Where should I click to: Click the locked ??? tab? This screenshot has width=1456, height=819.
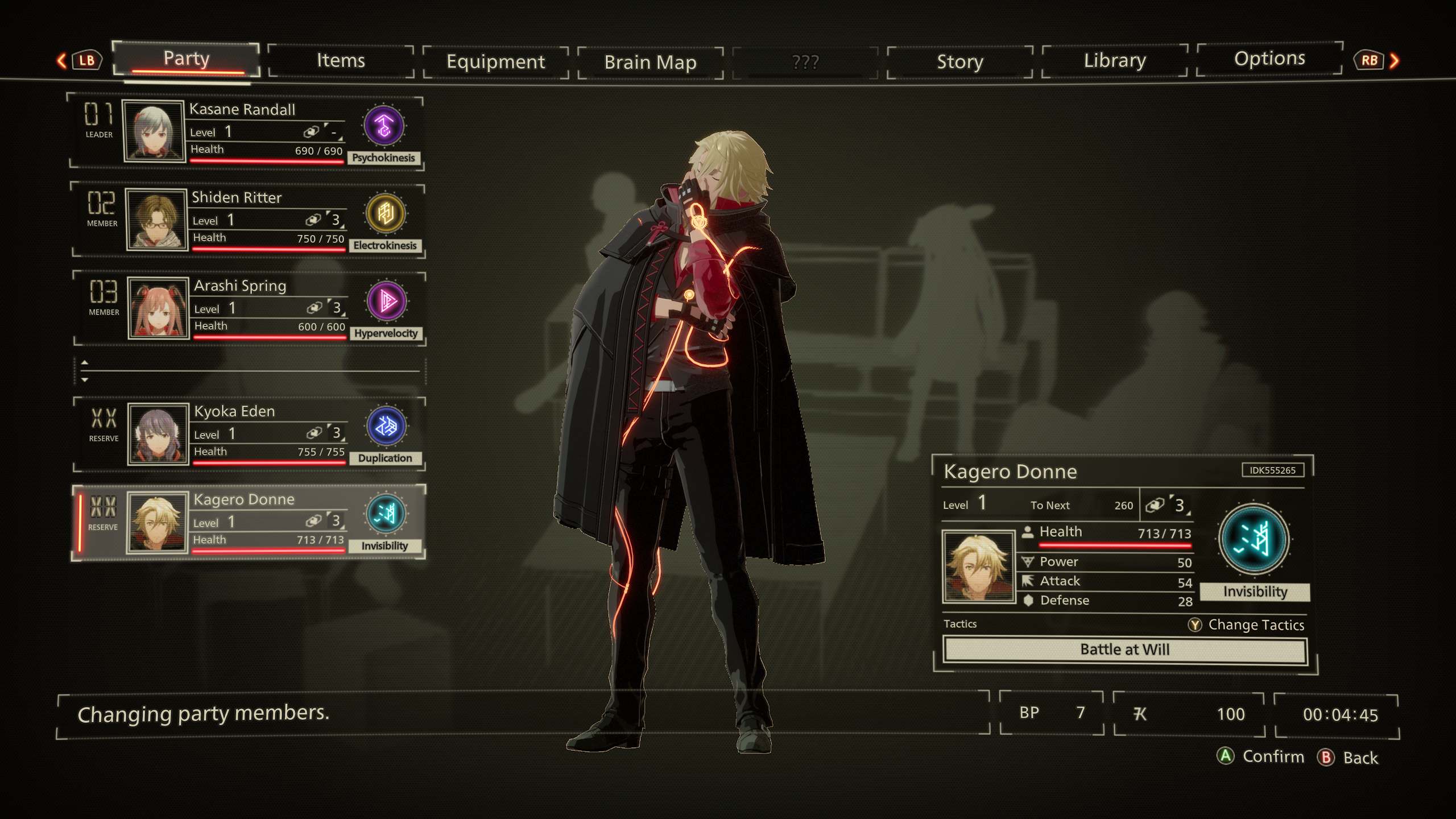coord(805,62)
